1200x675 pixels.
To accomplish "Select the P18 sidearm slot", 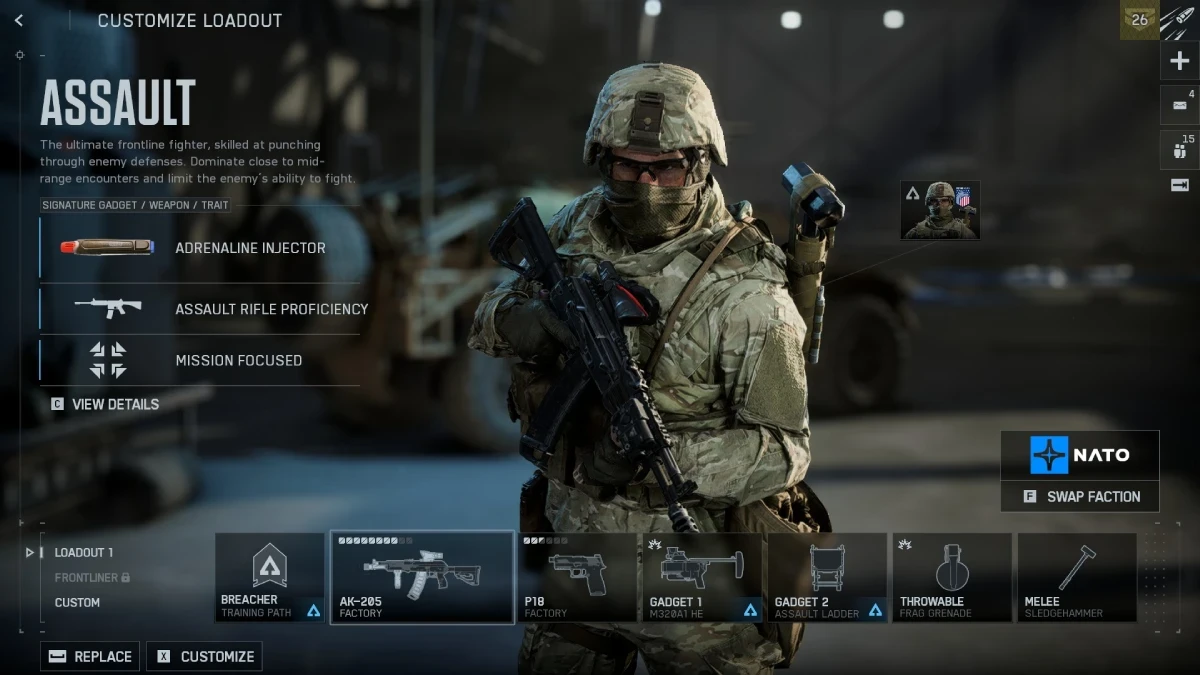I will click(x=577, y=578).
